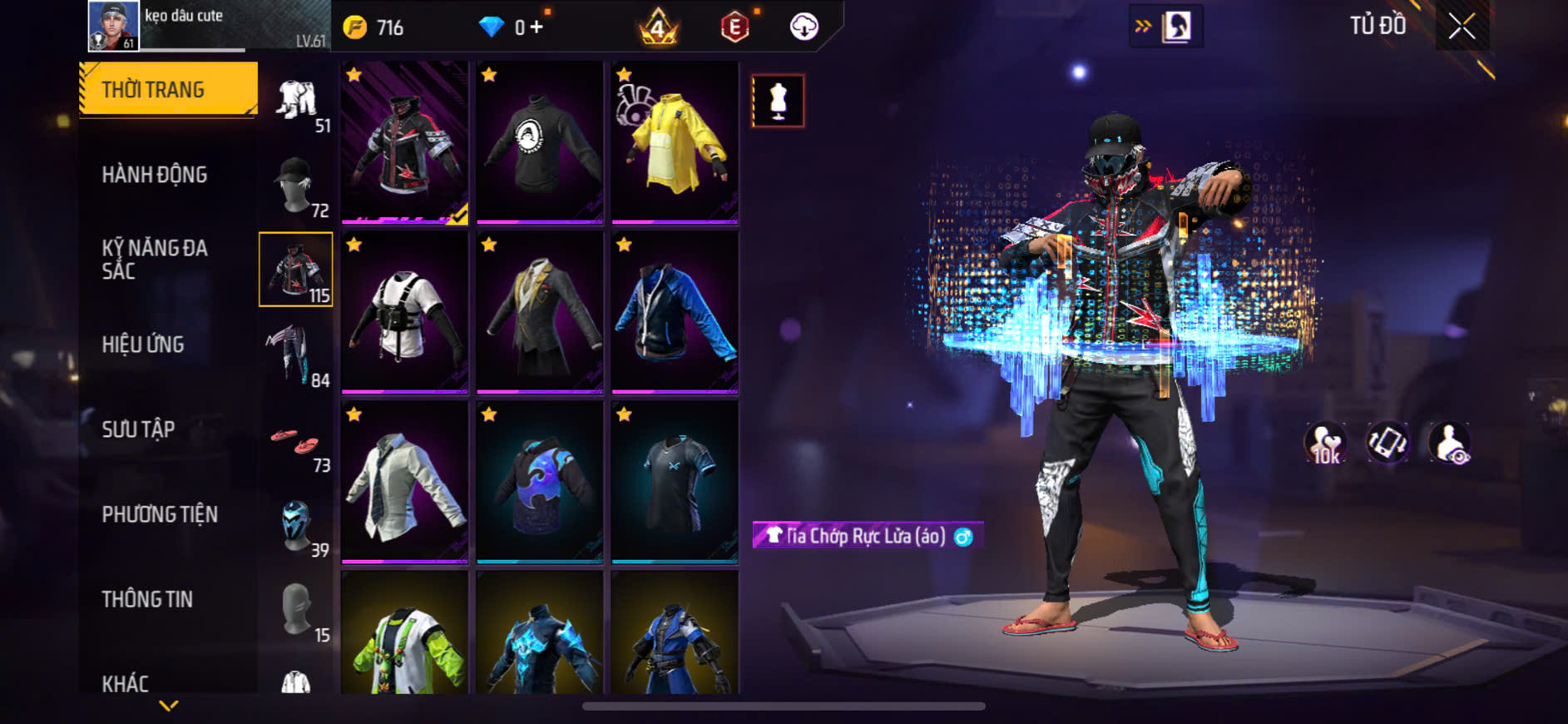
Task: Choose the white shirt with necktie
Action: pos(405,482)
